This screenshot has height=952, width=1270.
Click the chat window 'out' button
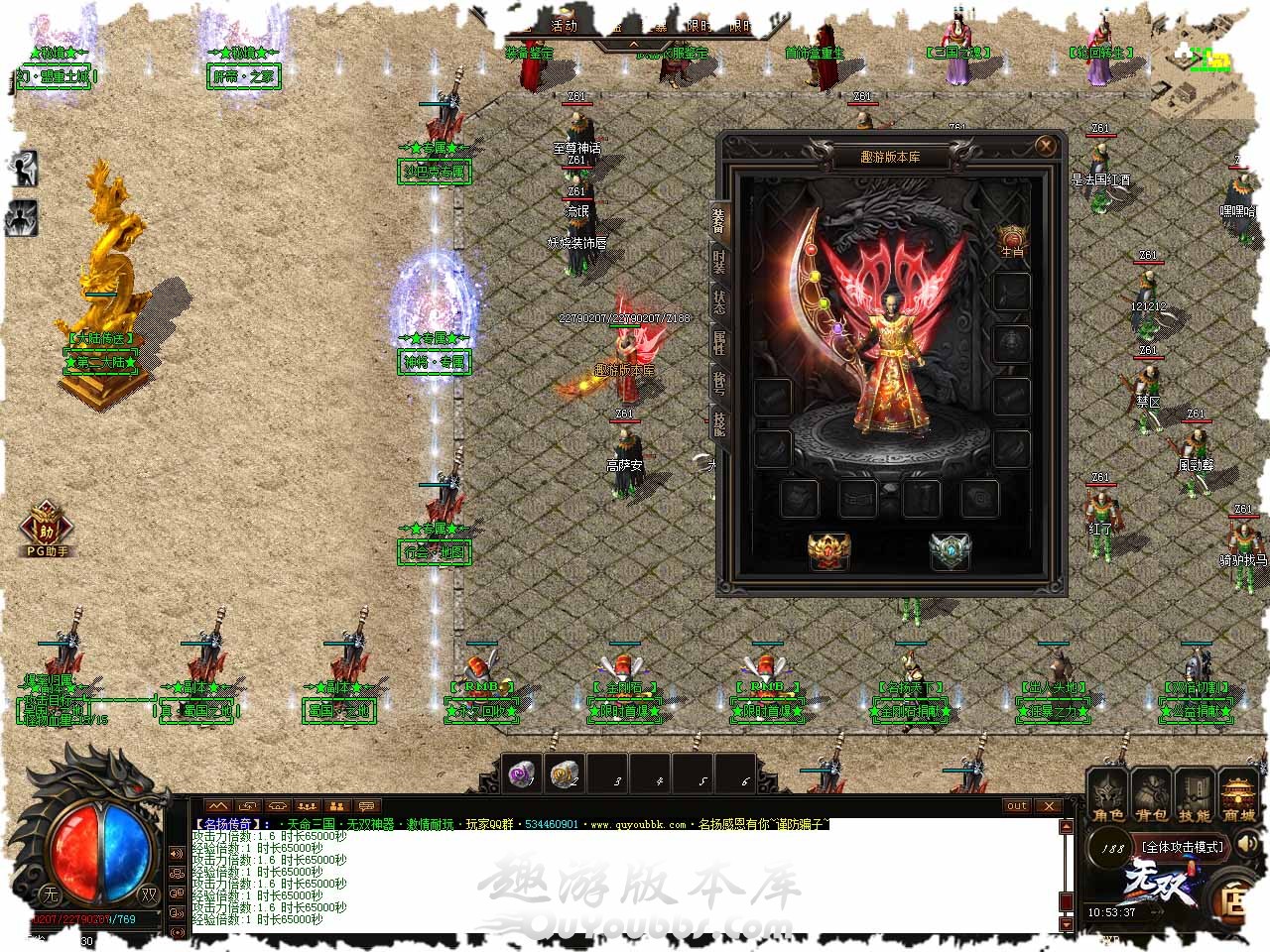click(1017, 806)
